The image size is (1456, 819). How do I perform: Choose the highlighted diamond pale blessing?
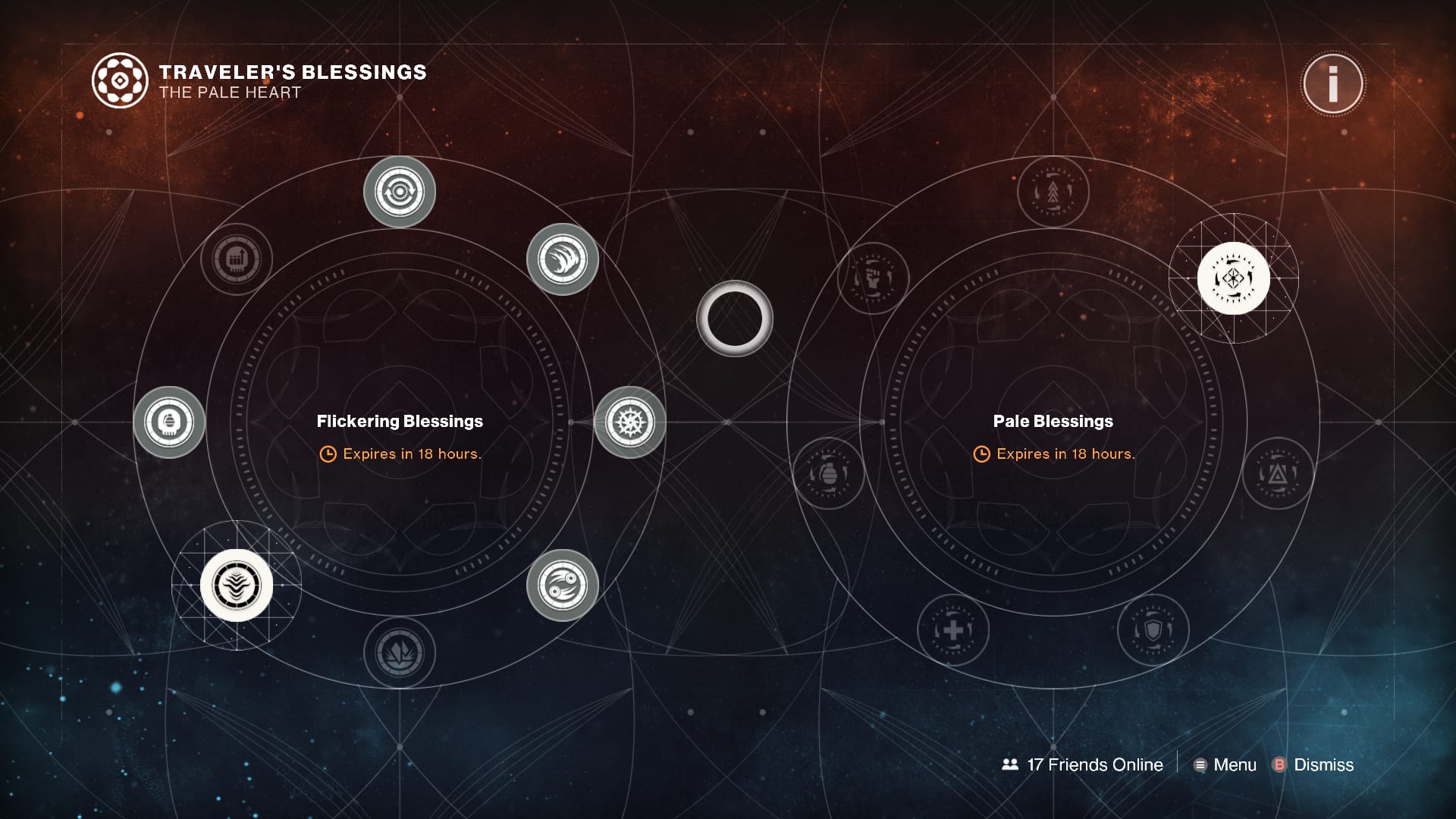(x=1233, y=278)
